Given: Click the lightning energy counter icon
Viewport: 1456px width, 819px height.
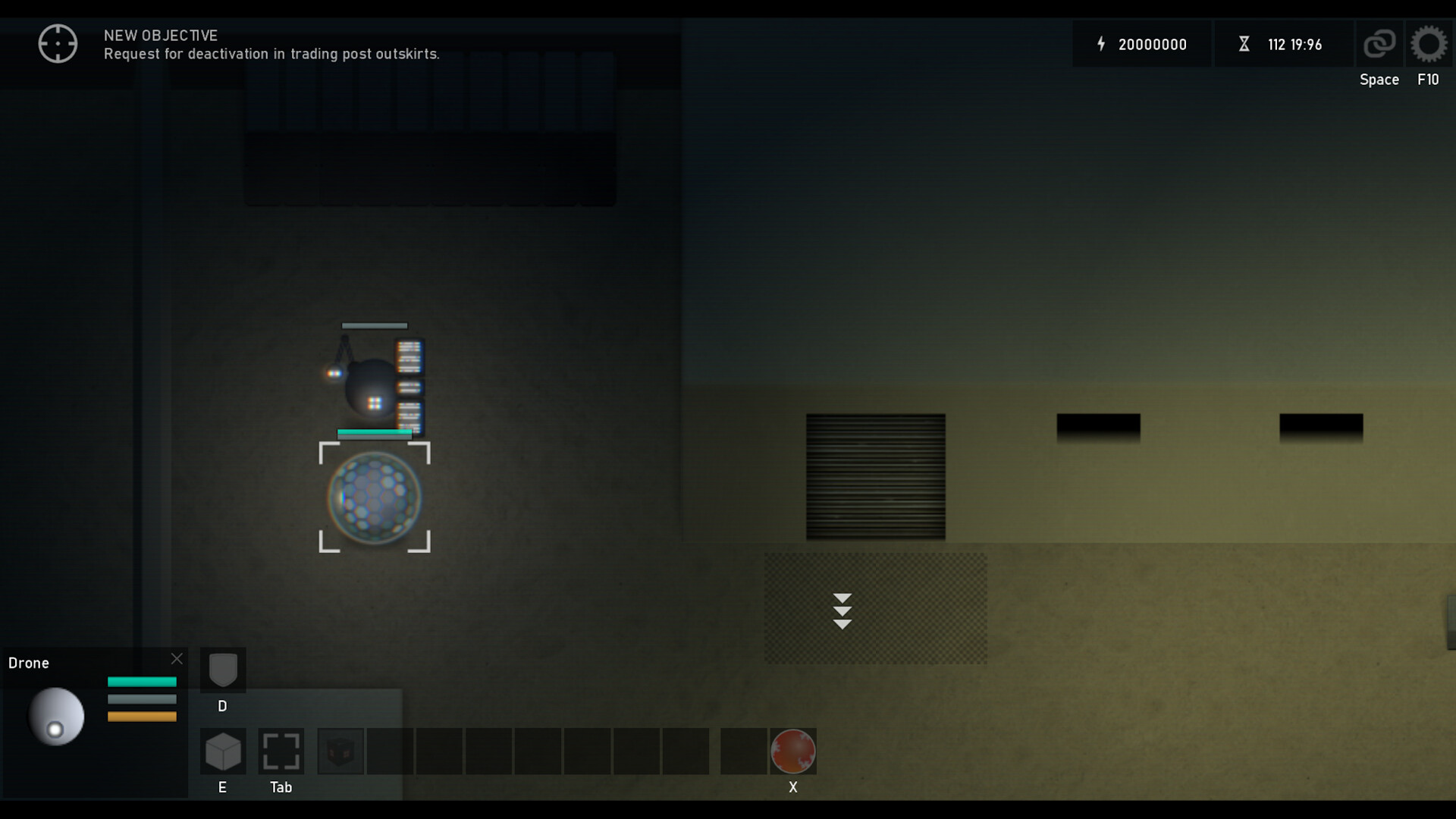Looking at the screenshot, I should (x=1102, y=44).
